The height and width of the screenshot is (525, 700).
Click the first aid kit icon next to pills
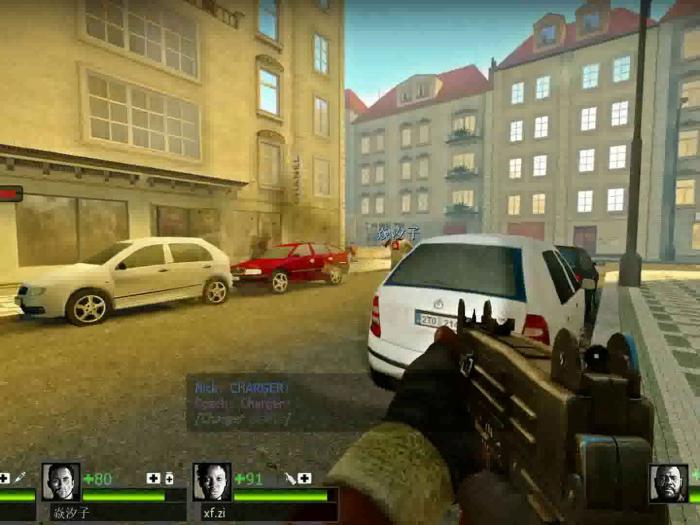[153, 478]
